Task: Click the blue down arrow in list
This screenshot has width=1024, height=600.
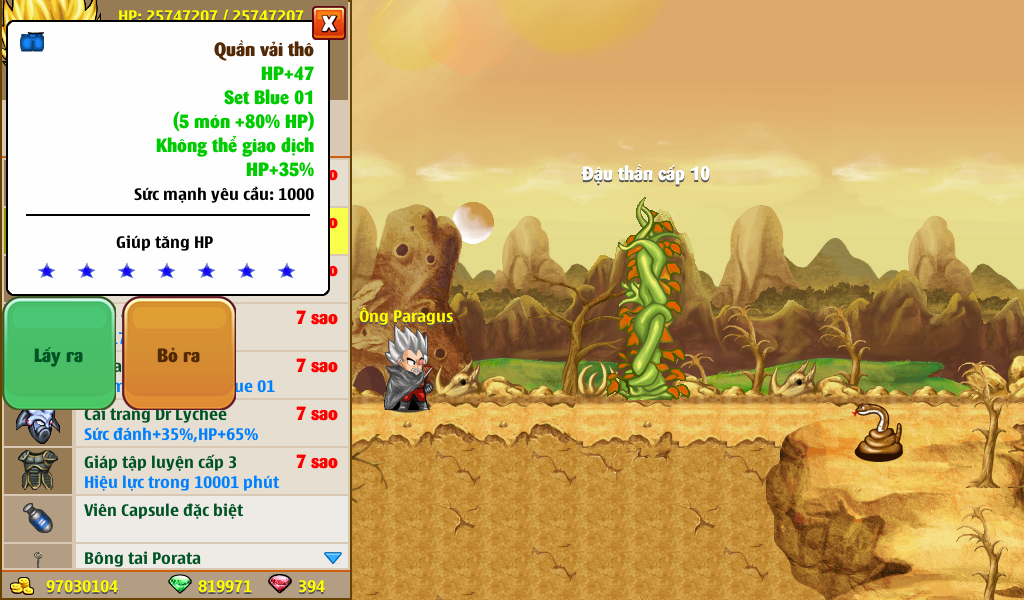Action: 333,557
